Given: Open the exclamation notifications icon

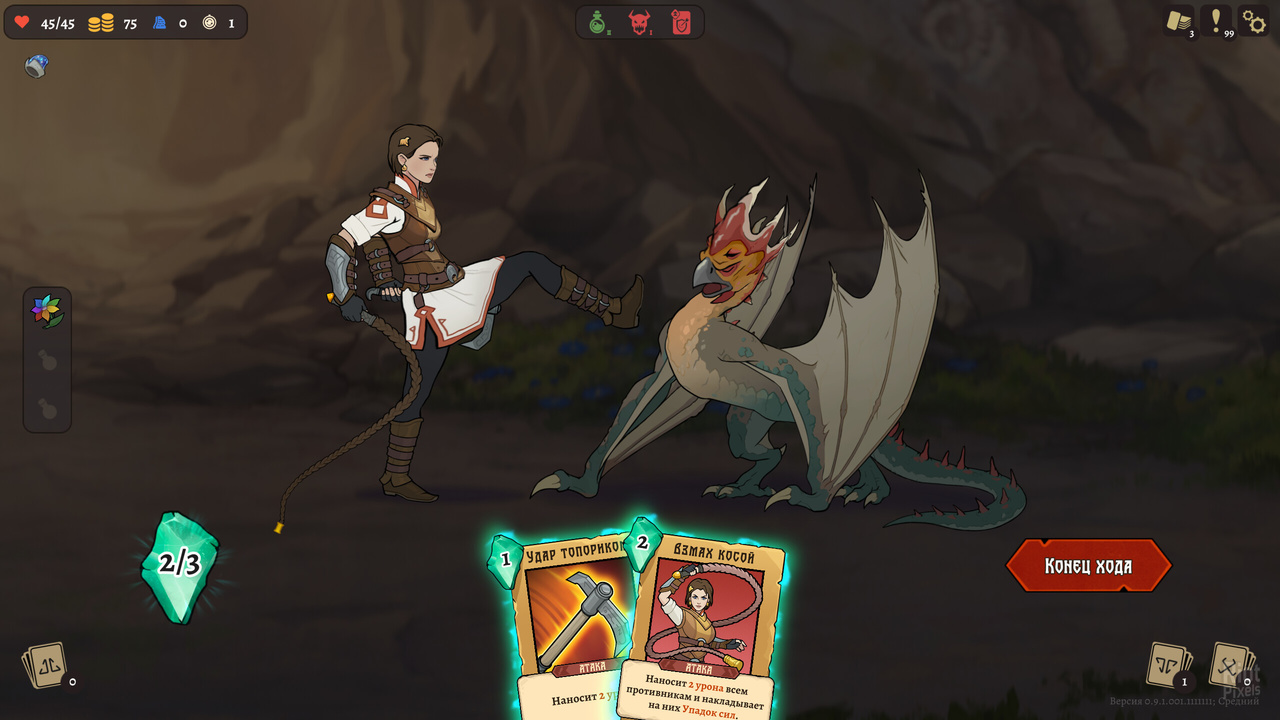Looking at the screenshot, I should point(1216,20).
